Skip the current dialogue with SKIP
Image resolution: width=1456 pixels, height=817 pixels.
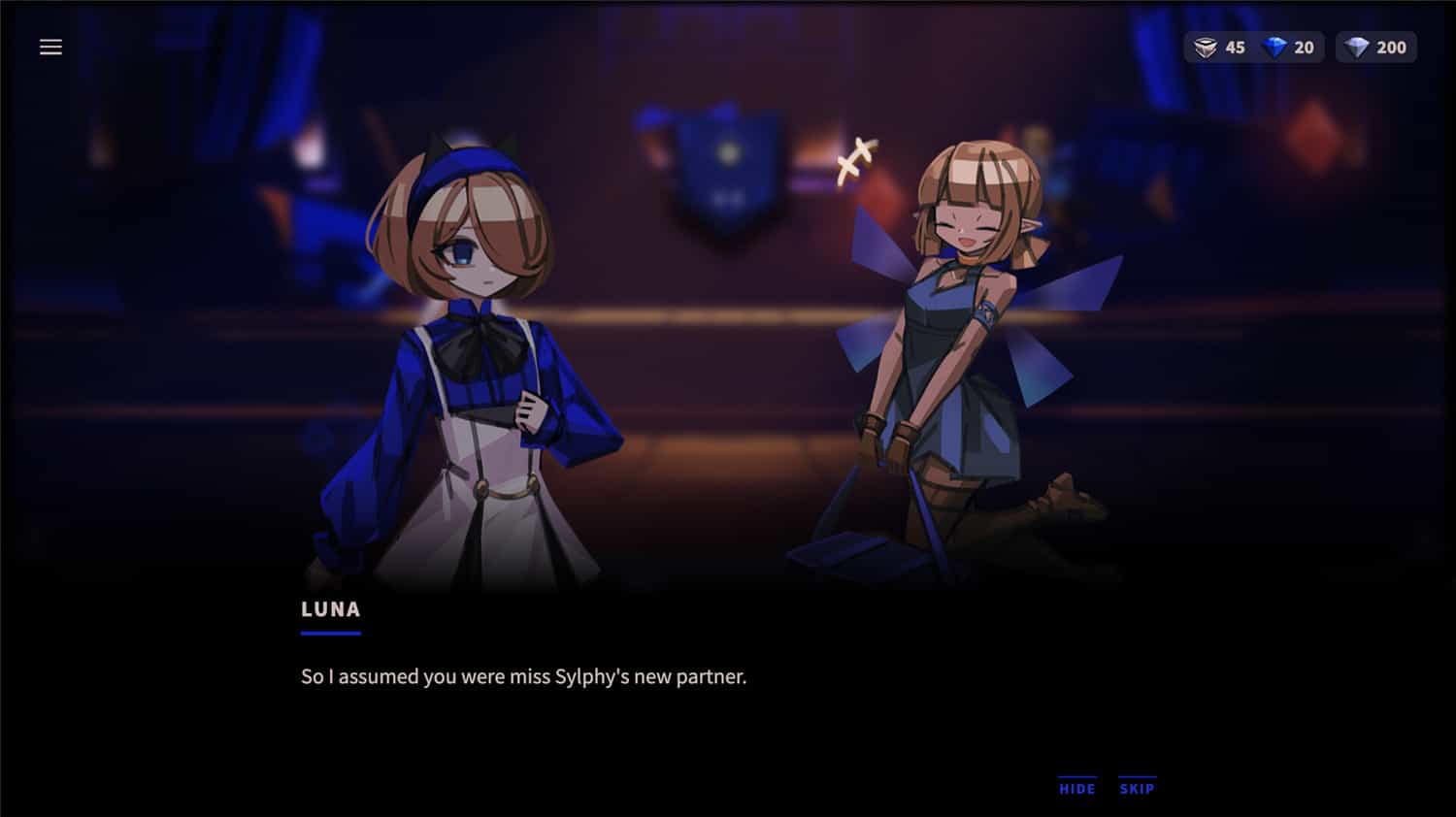pyautogui.click(x=1136, y=789)
